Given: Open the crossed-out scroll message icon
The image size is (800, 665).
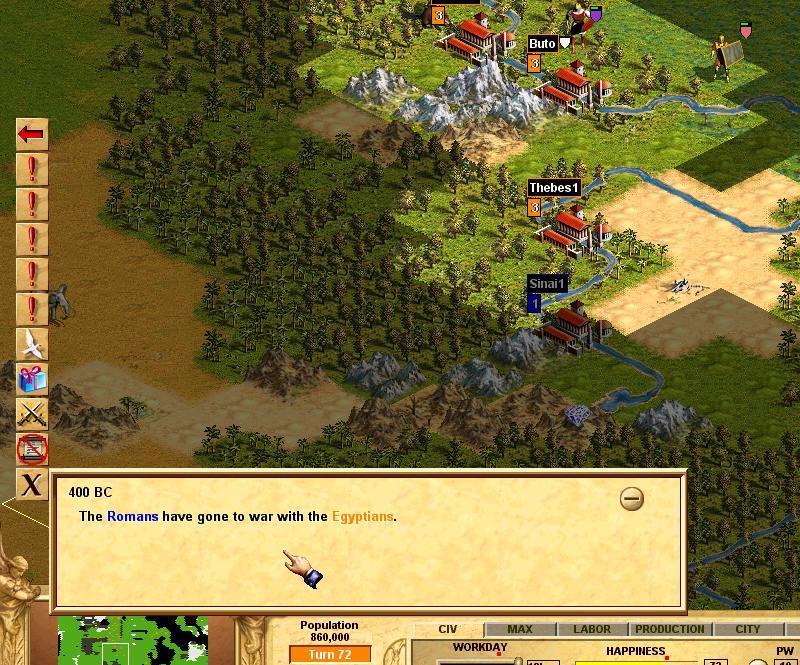Looking at the screenshot, I should [32, 449].
